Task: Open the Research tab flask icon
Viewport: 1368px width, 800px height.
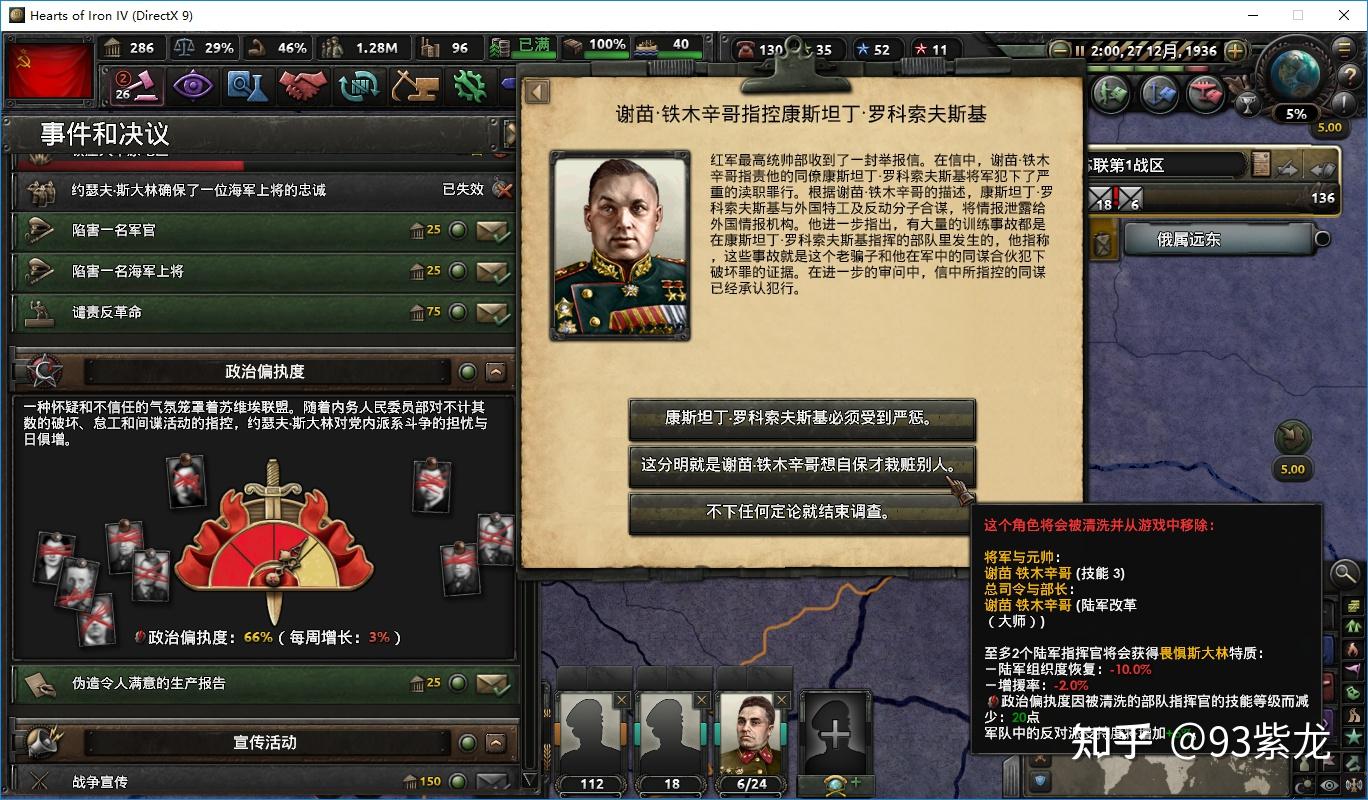Action: coord(245,87)
